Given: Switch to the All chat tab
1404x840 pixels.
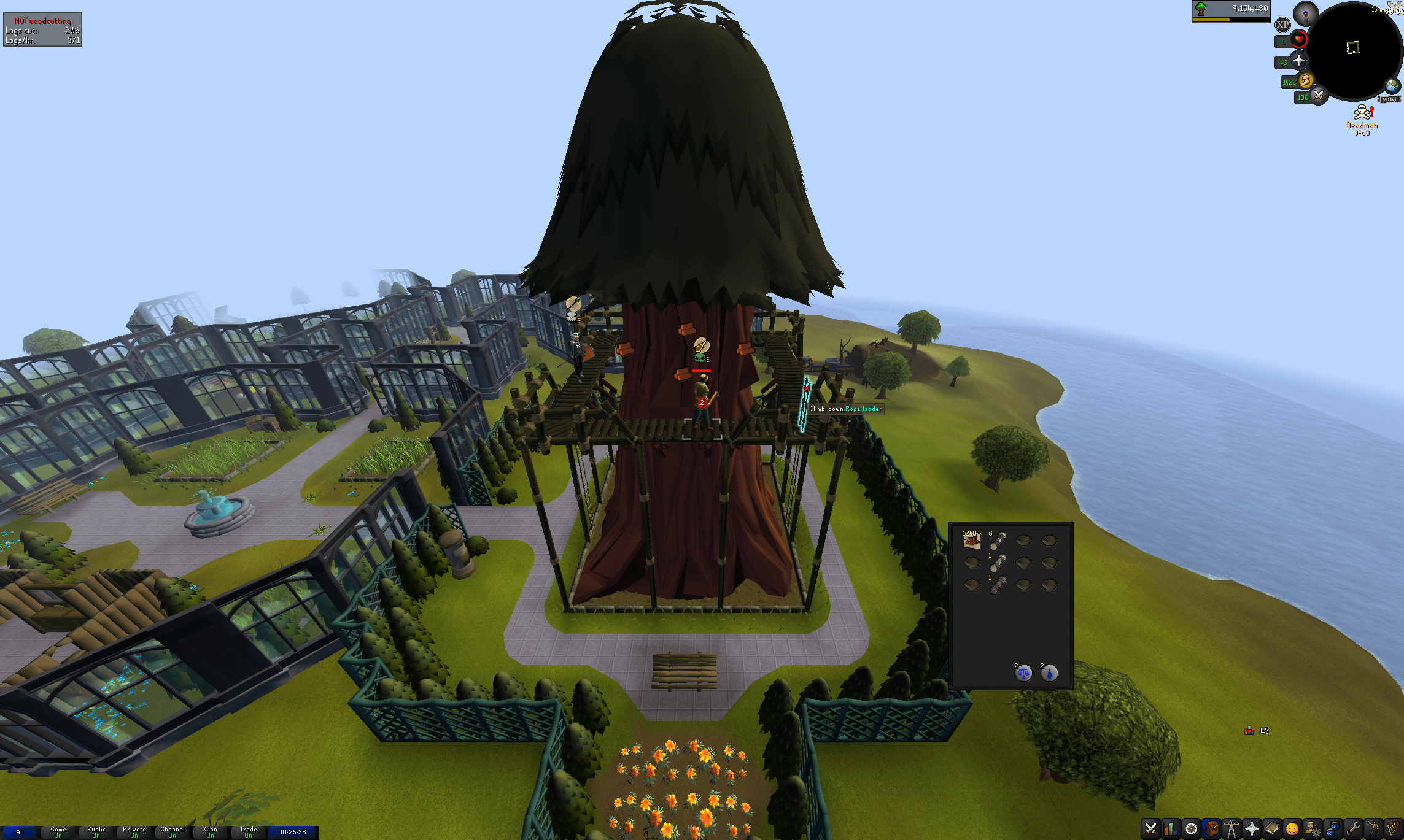Looking at the screenshot, I should pos(20,832).
